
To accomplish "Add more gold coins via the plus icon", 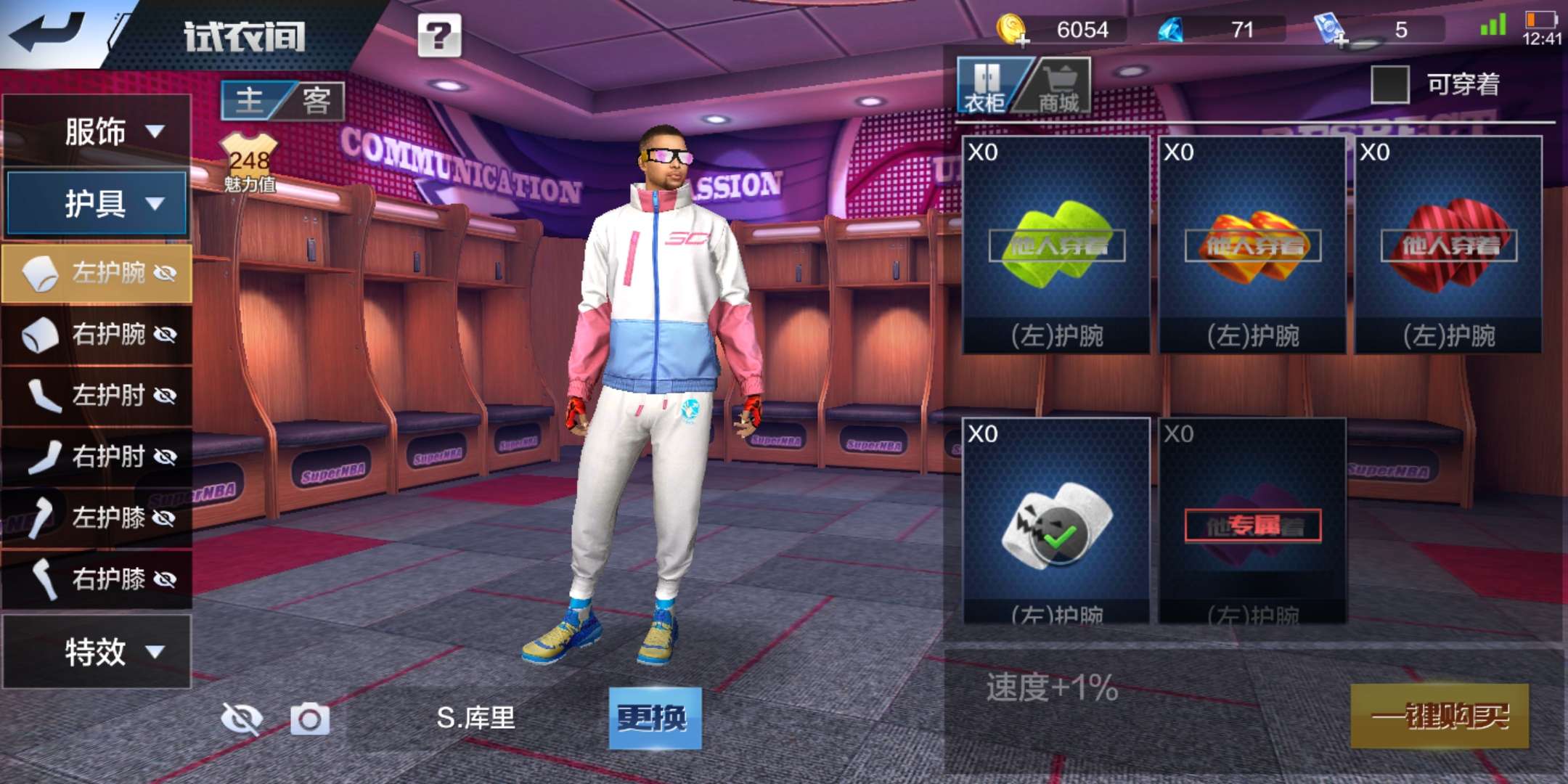I will pos(1024,40).
